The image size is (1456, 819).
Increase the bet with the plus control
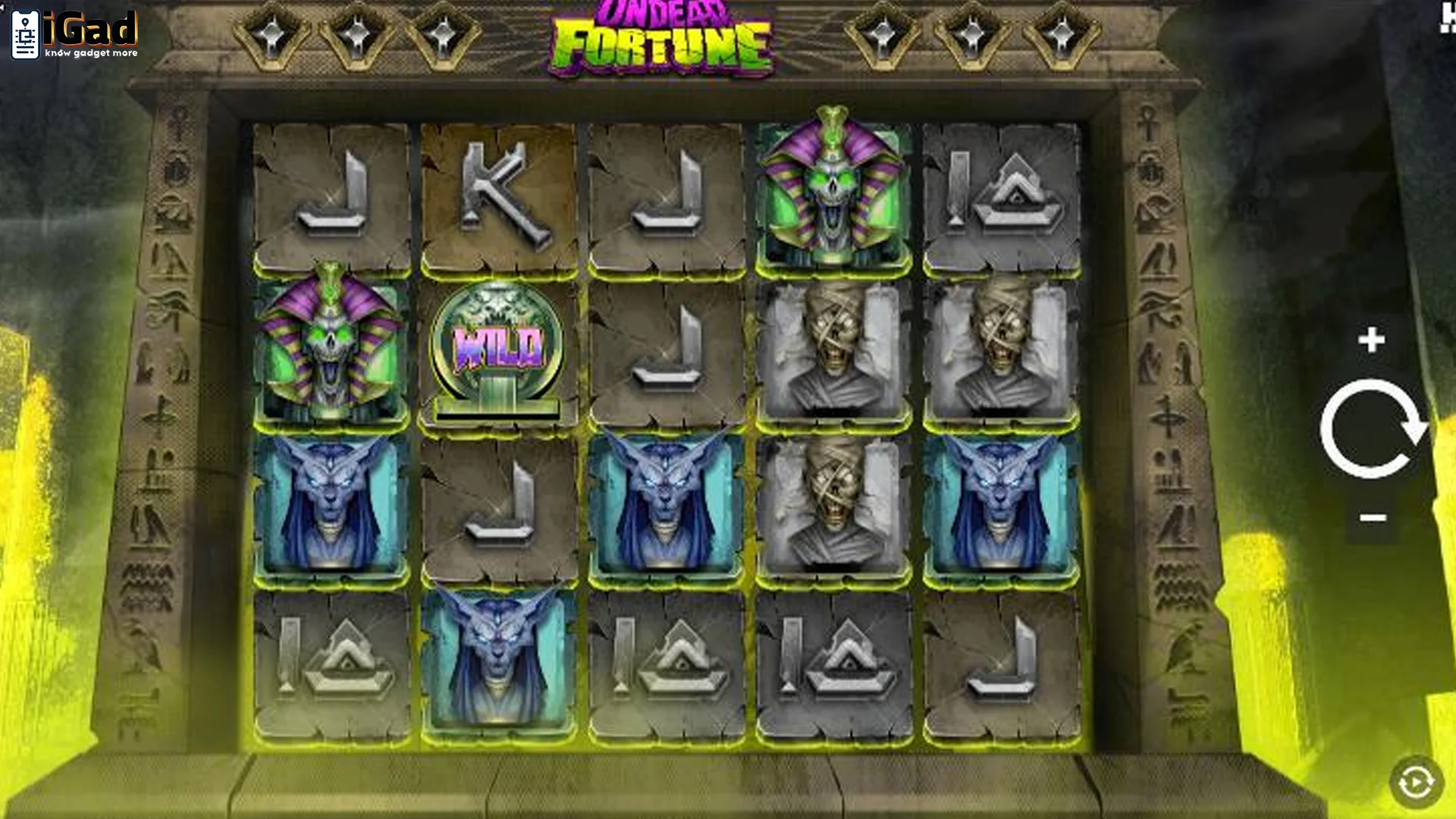coord(1371,341)
